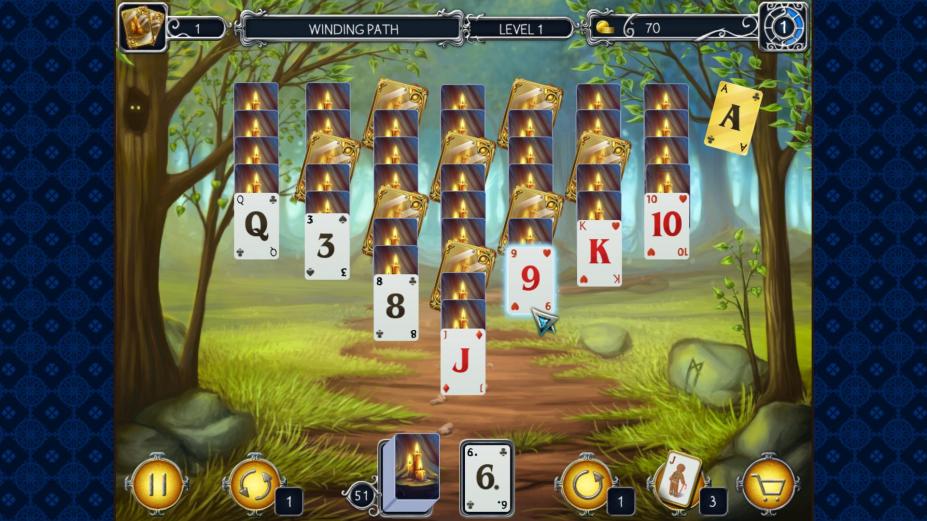This screenshot has width=927, height=521.
Task: Choose the 10 of hearts card
Action: coord(666,226)
